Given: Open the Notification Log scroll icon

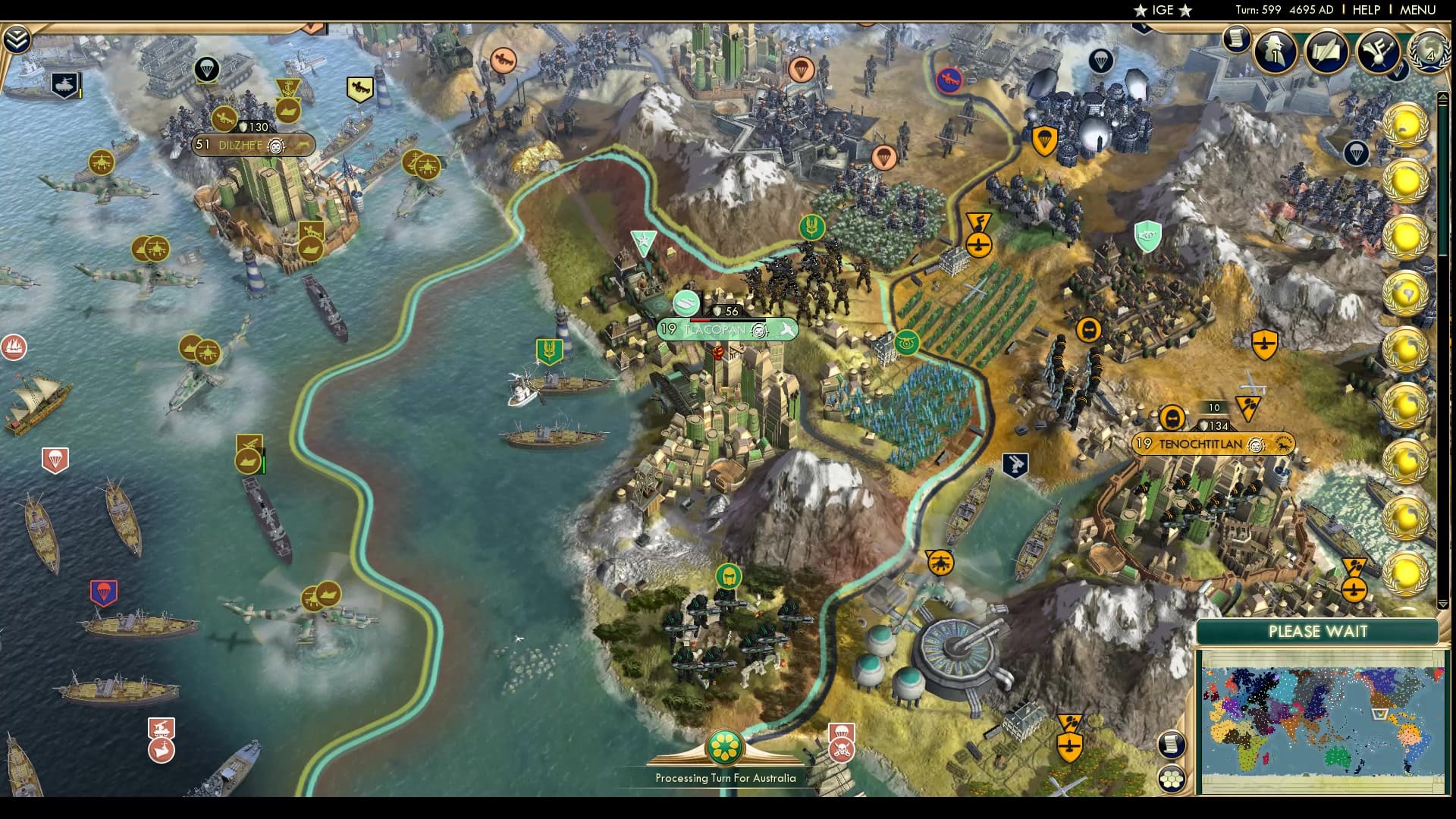Looking at the screenshot, I should (1236, 38).
